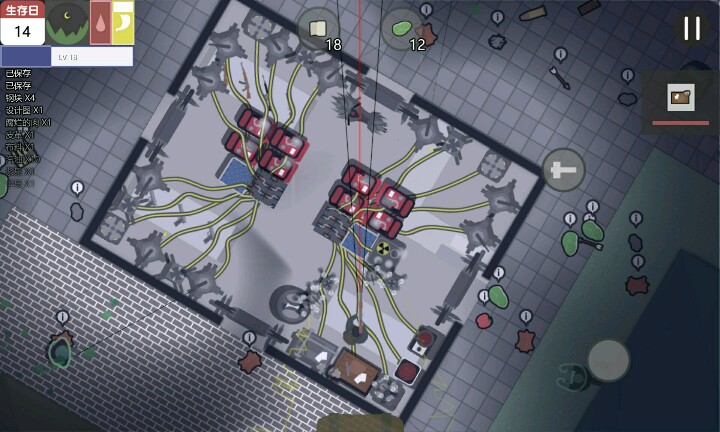Check the night-time moon clock icon
The height and width of the screenshot is (432, 720).
[67, 22]
